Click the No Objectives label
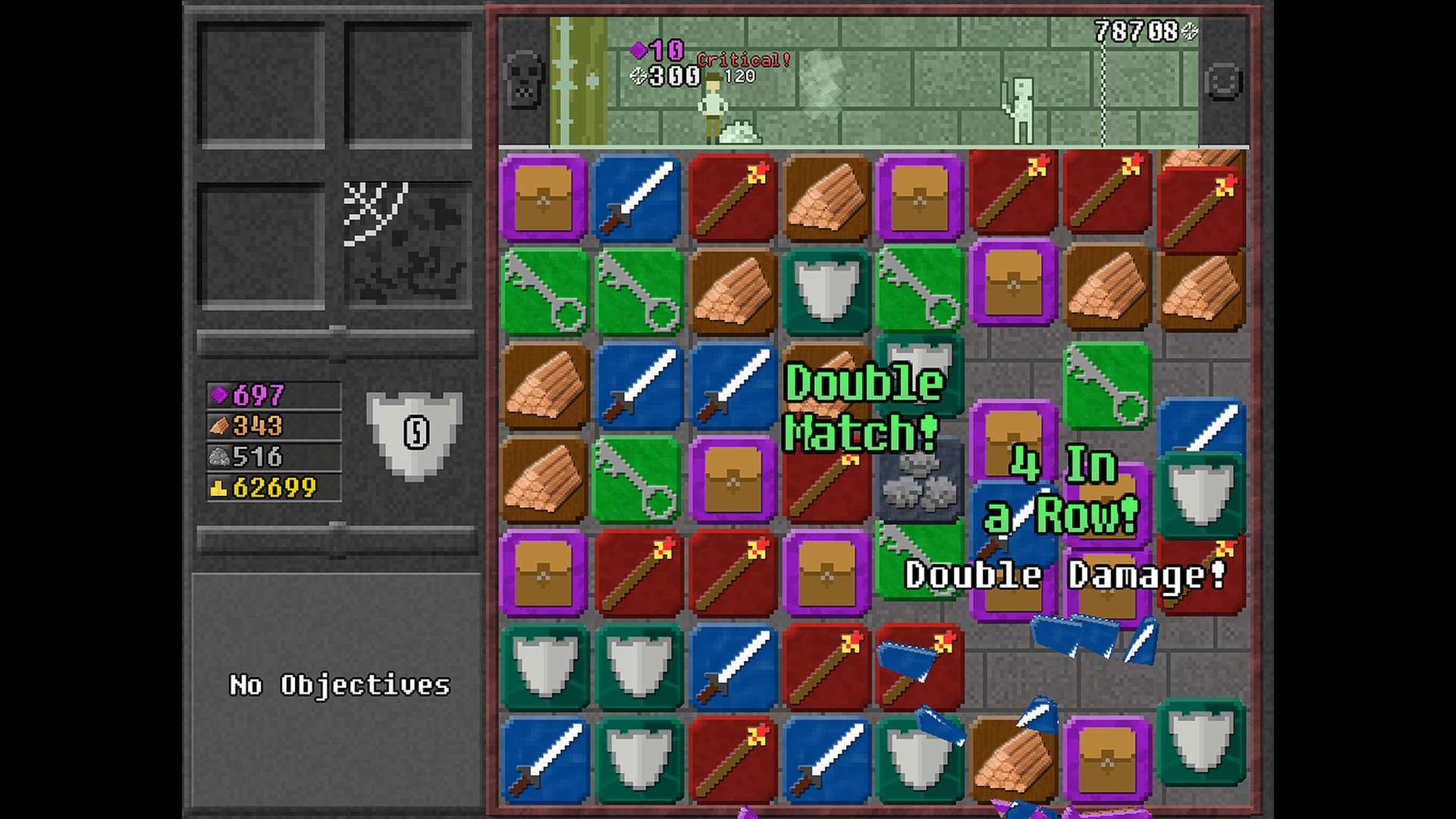Viewport: 1456px width, 819px height. (339, 685)
